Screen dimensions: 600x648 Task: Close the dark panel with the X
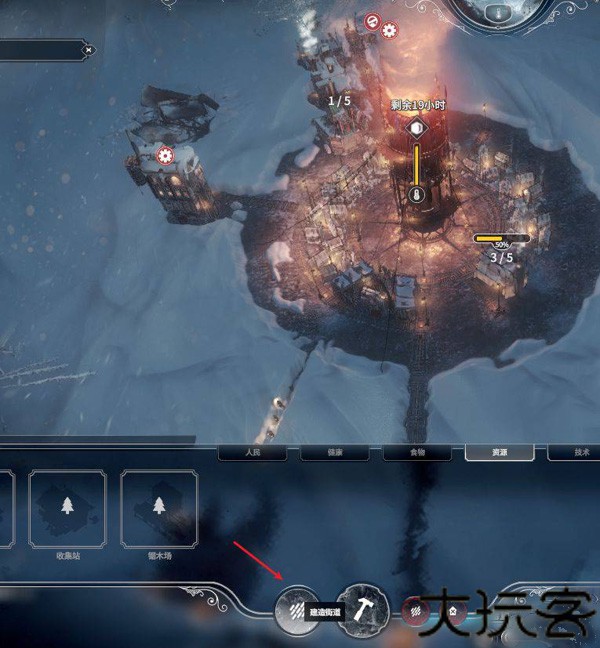click(89, 49)
